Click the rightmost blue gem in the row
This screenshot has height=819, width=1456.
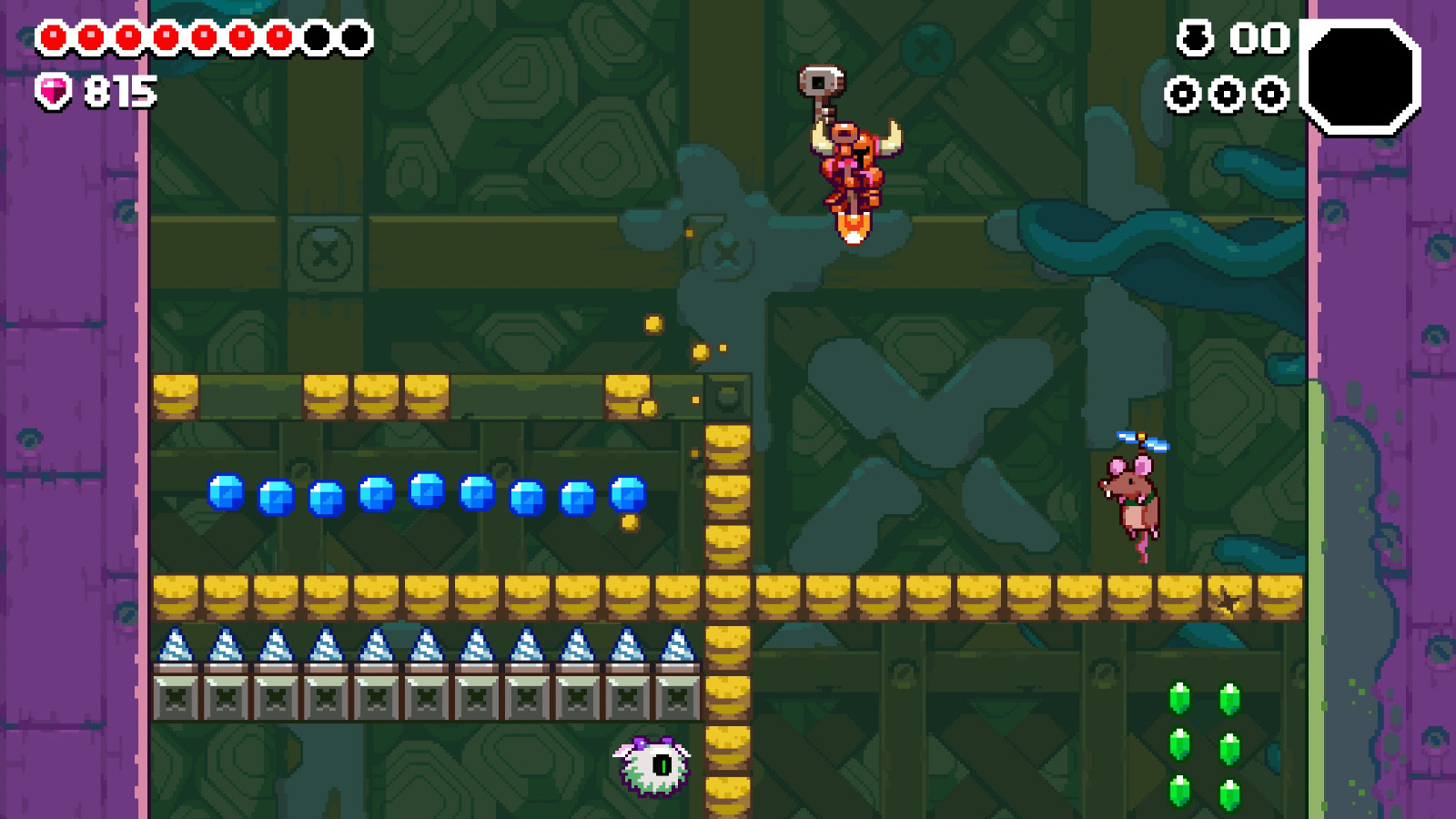pyautogui.click(x=628, y=493)
